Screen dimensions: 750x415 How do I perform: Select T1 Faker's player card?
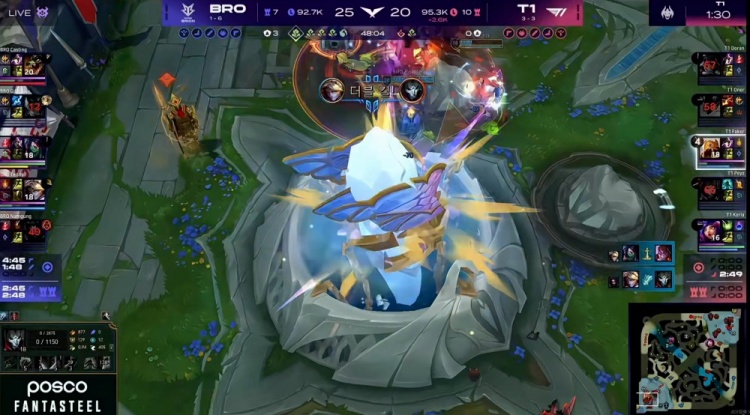coord(720,149)
